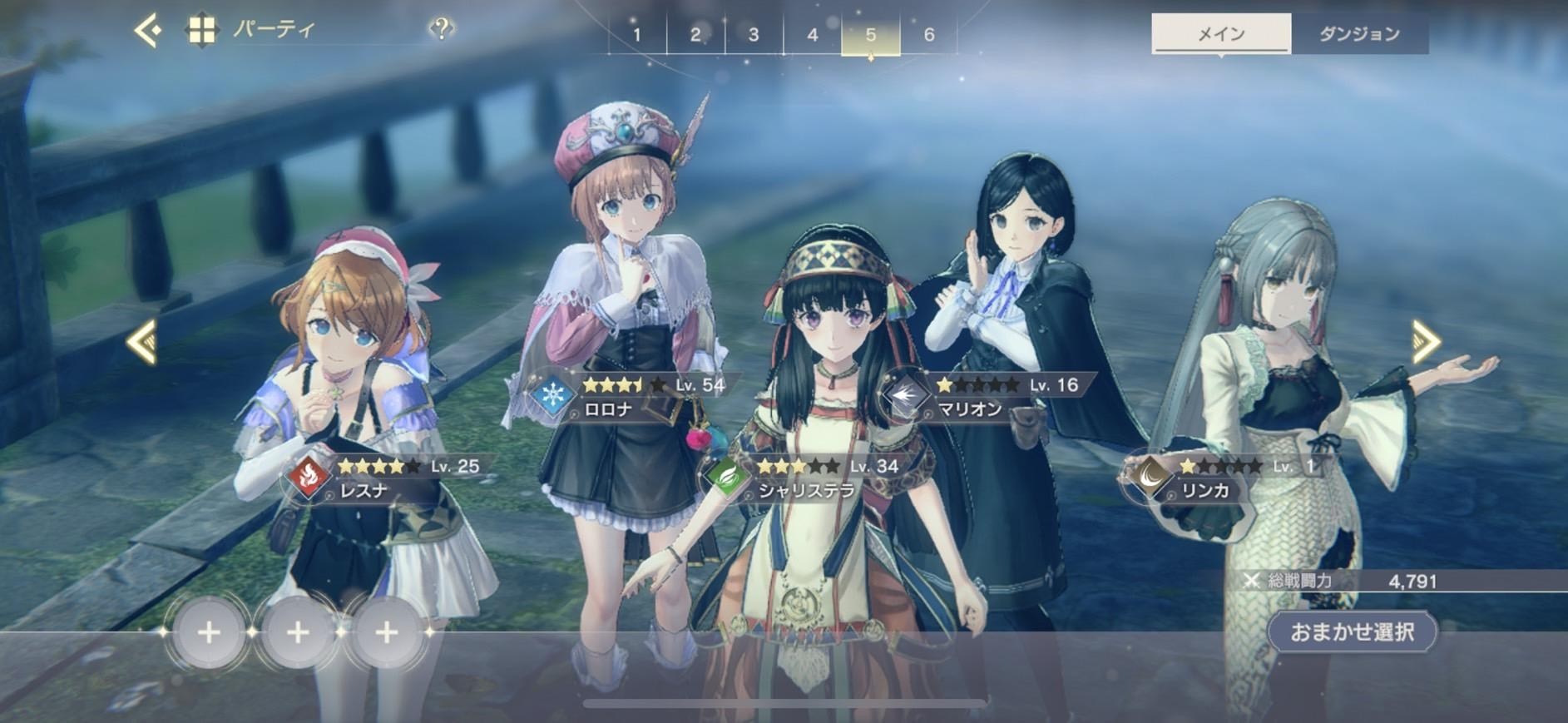The height and width of the screenshot is (723, 1568).
Task: Switch to the ダンジョン tab
Action: [1359, 34]
